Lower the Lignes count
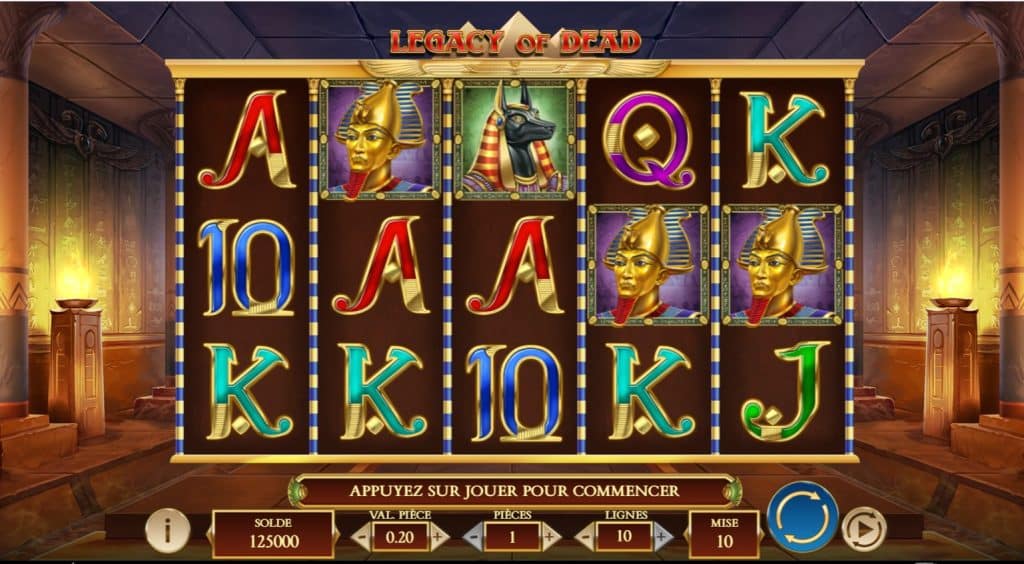 [585, 537]
